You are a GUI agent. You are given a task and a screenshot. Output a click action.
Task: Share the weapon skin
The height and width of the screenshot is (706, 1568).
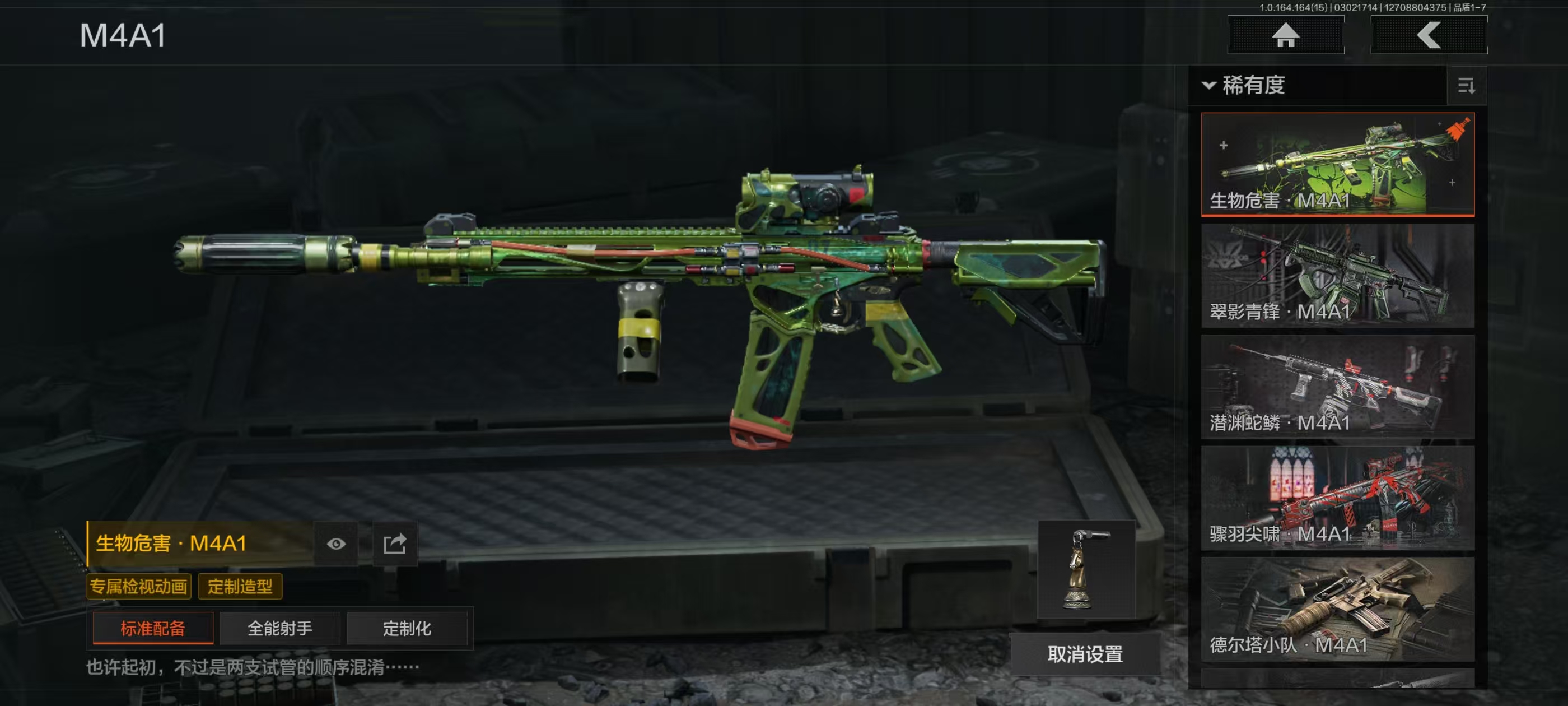tap(394, 544)
